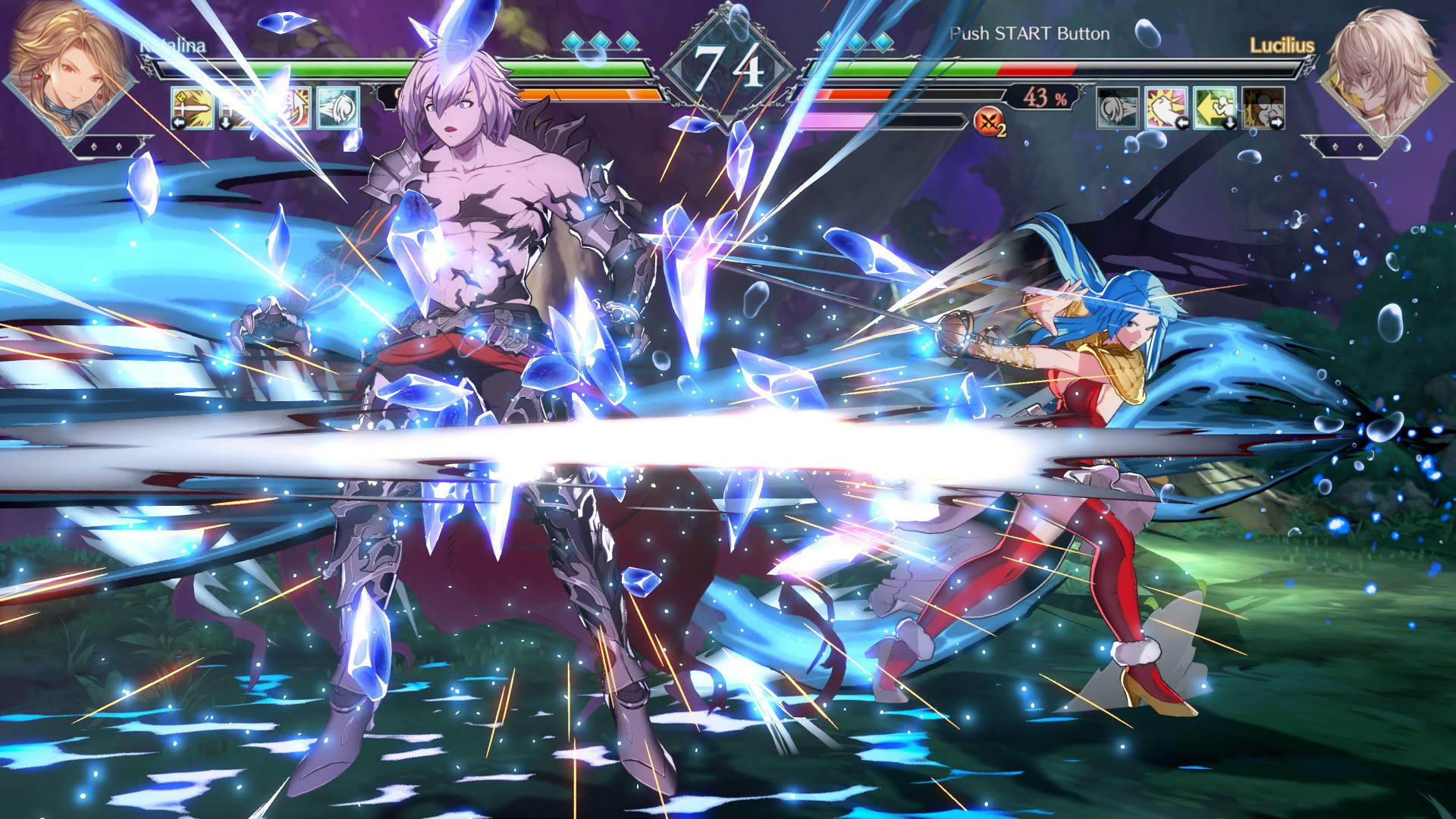The height and width of the screenshot is (819, 1456).
Task: Select Lucilius's greyed-out swirl skill icon
Action: (x=1118, y=107)
